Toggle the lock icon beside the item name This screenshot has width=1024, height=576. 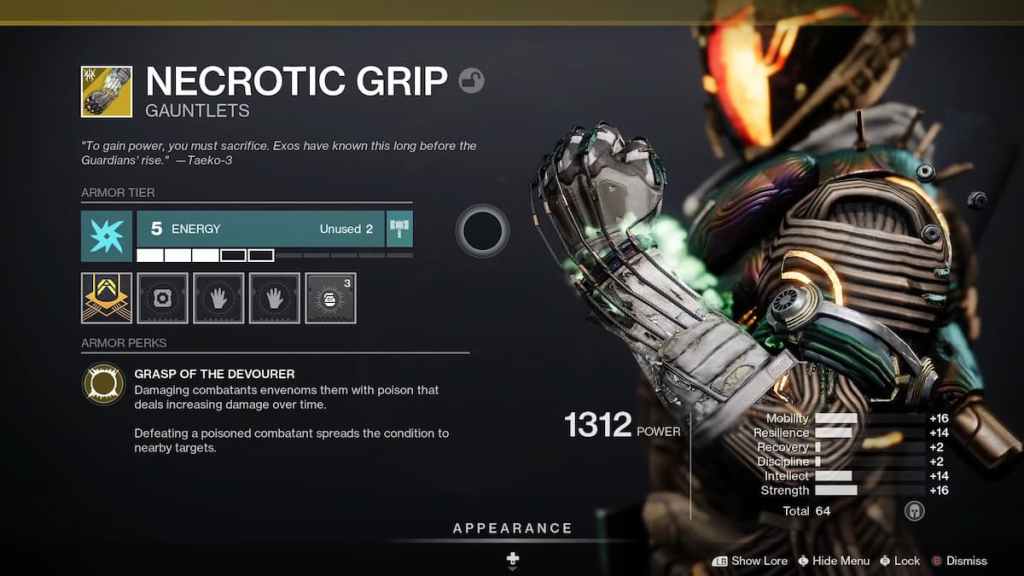point(471,81)
